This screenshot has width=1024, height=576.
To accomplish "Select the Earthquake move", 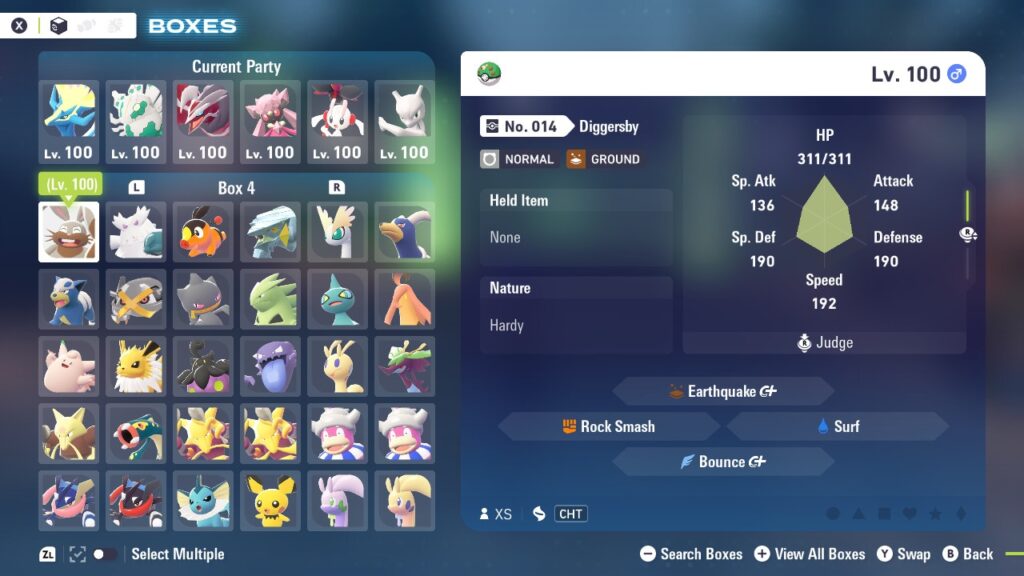I will (x=722, y=391).
